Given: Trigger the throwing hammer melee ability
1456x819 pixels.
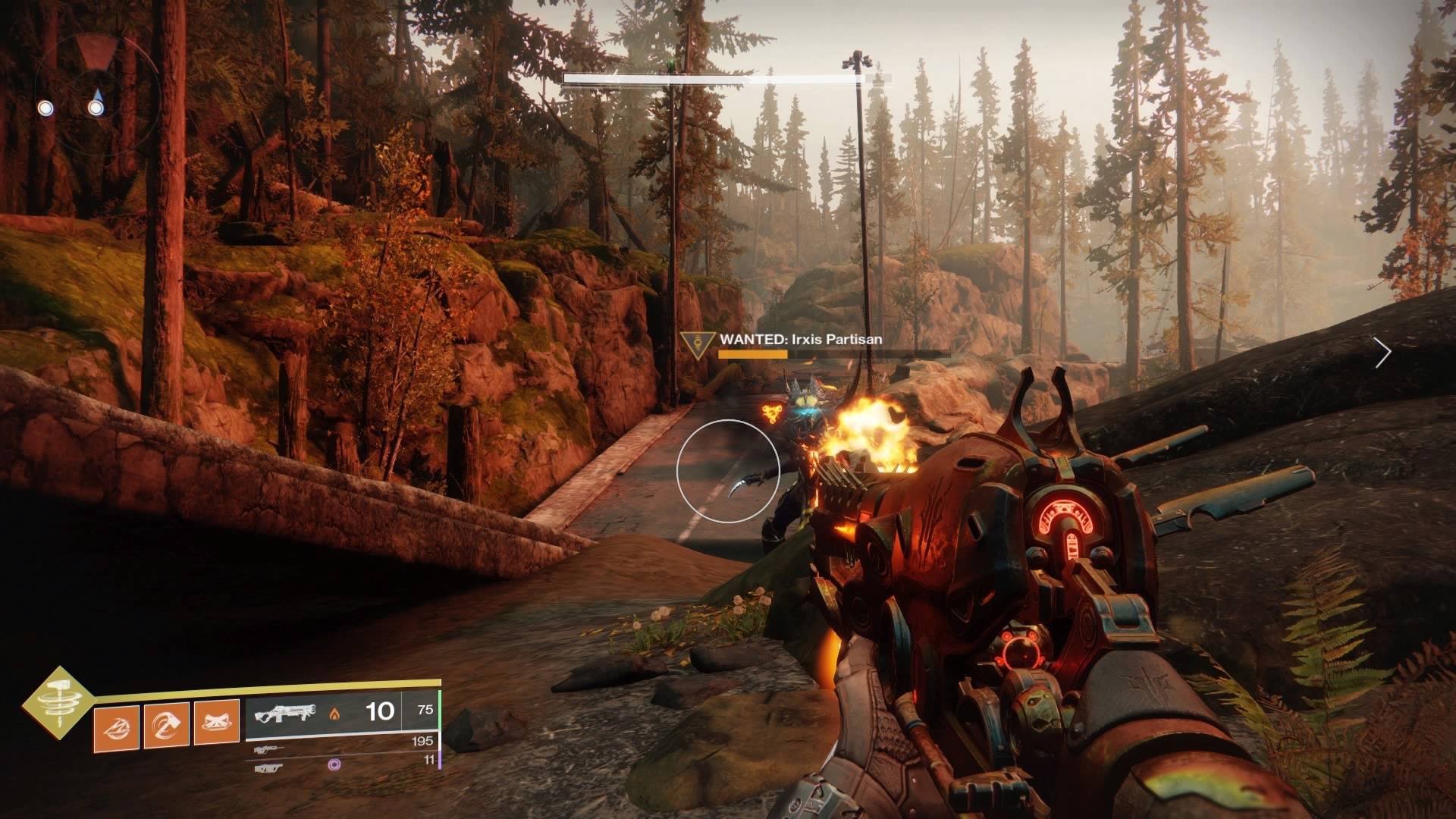Looking at the screenshot, I should (166, 726).
